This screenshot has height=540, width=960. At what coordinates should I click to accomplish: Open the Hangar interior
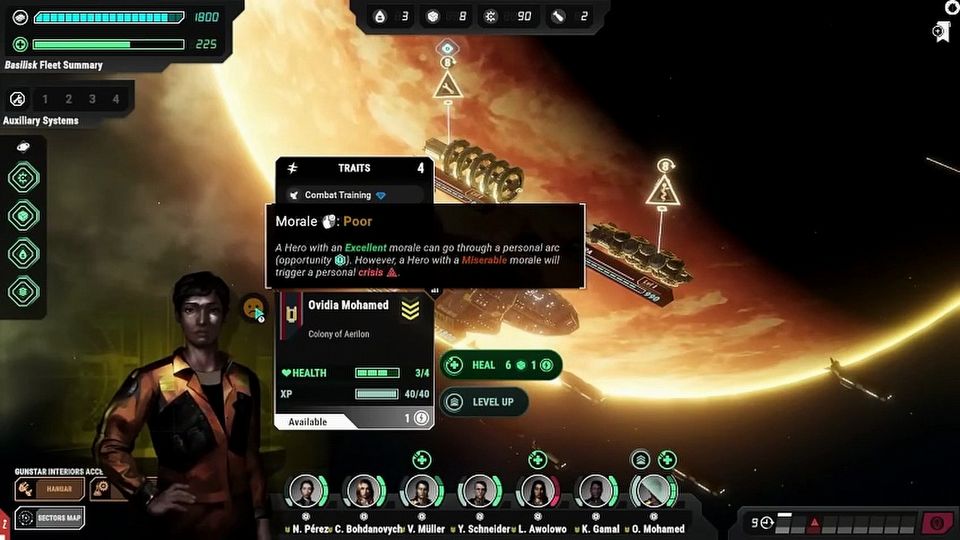click(50, 489)
